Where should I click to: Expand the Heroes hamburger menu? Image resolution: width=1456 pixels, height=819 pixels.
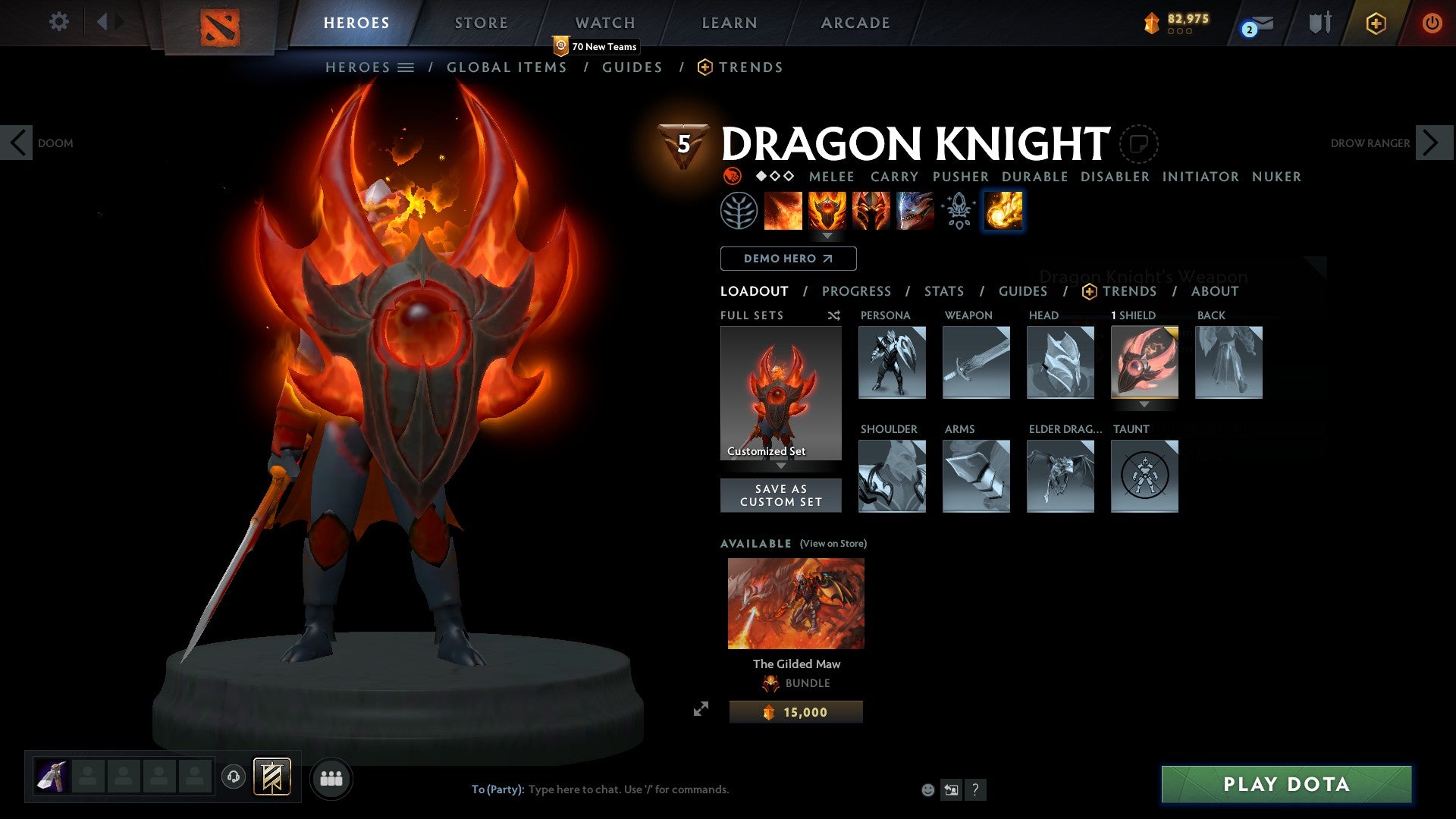click(406, 67)
